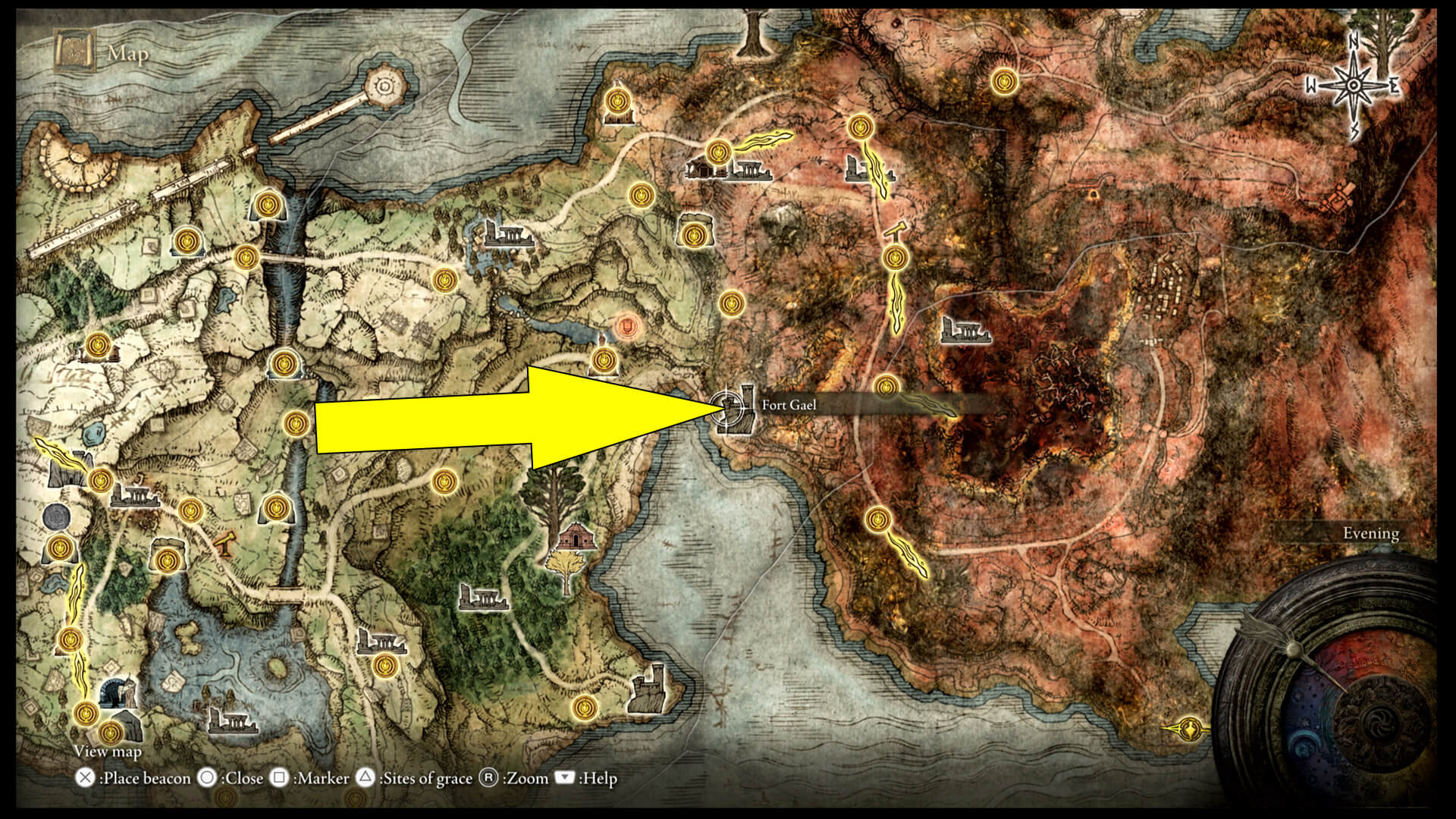The height and width of the screenshot is (819, 1456).
Task: Select the dark spiral circular map marker
Action: [57, 517]
